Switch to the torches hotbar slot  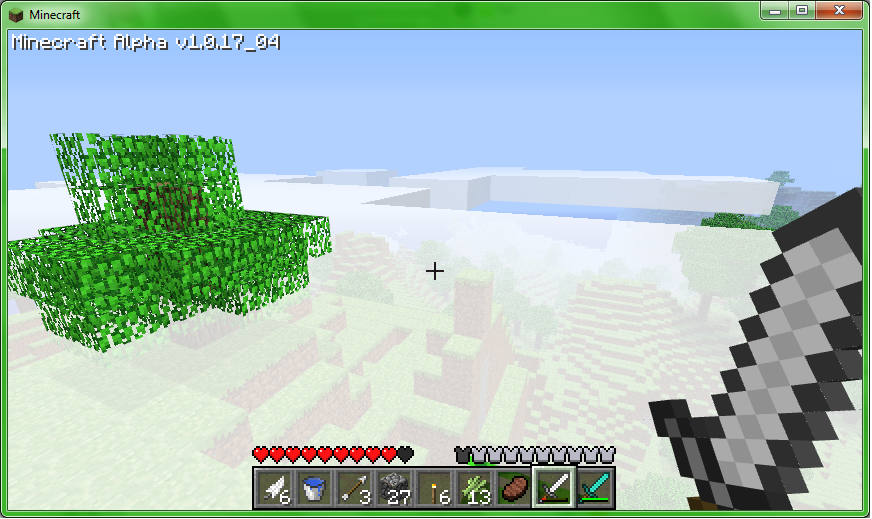pos(432,489)
